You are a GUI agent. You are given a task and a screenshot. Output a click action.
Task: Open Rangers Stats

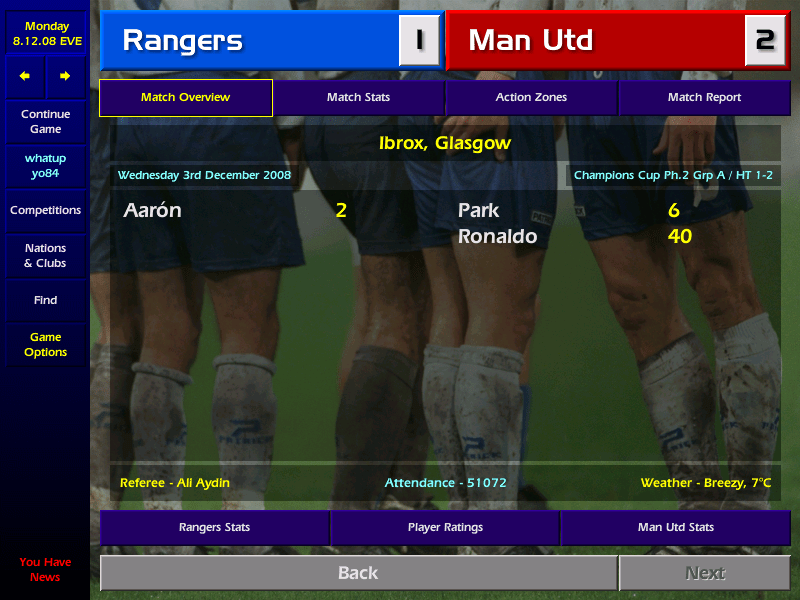214,527
